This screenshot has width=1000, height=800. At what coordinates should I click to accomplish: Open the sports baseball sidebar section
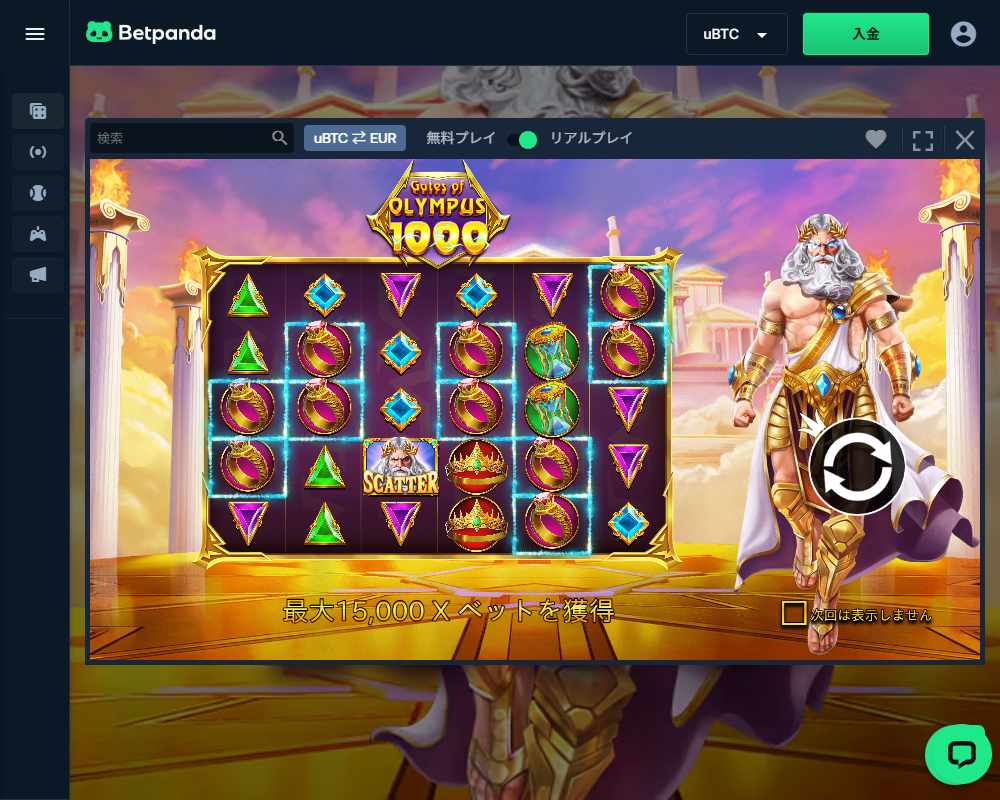38,193
